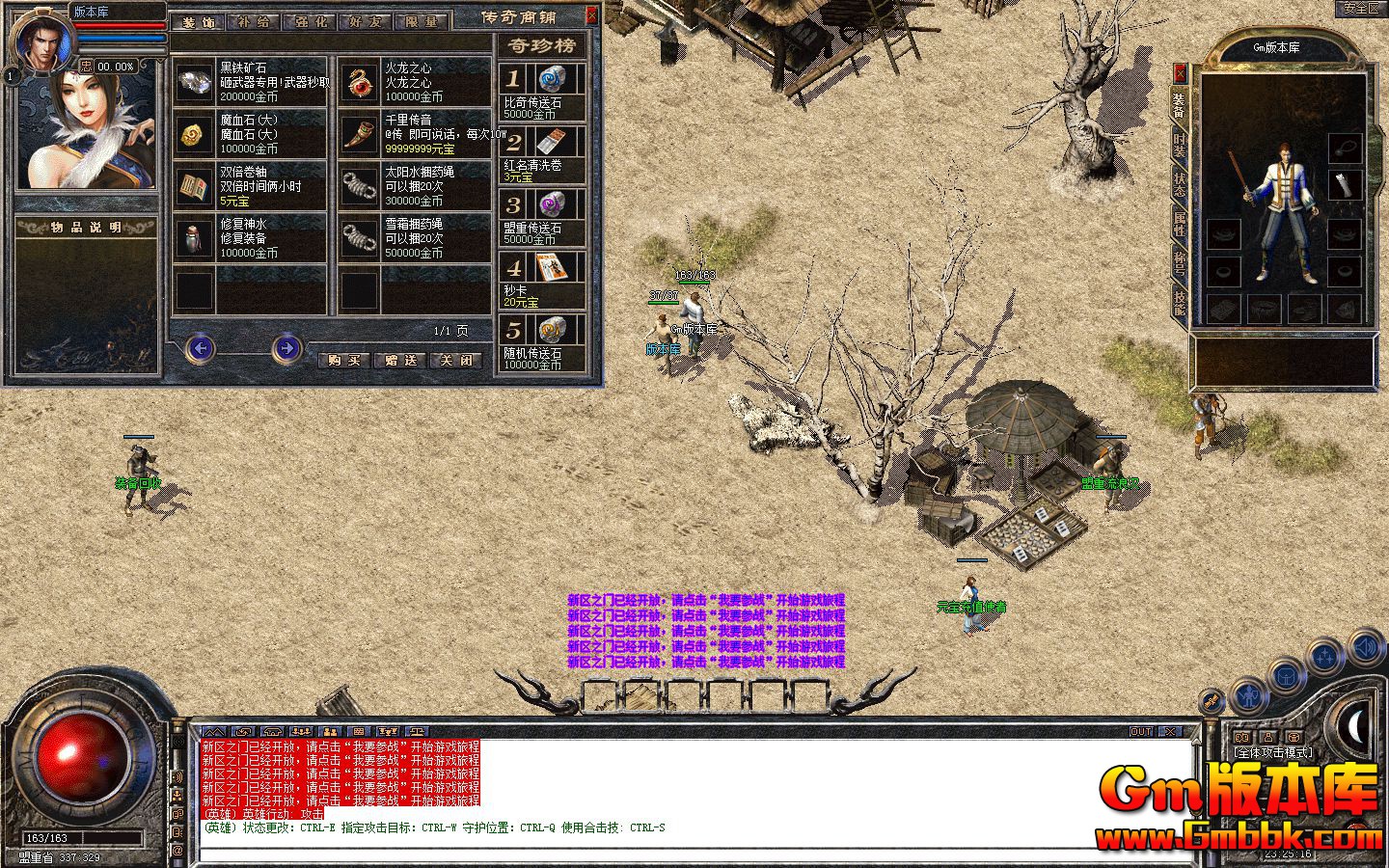Go to the next shop page arrow

tap(286, 348)
